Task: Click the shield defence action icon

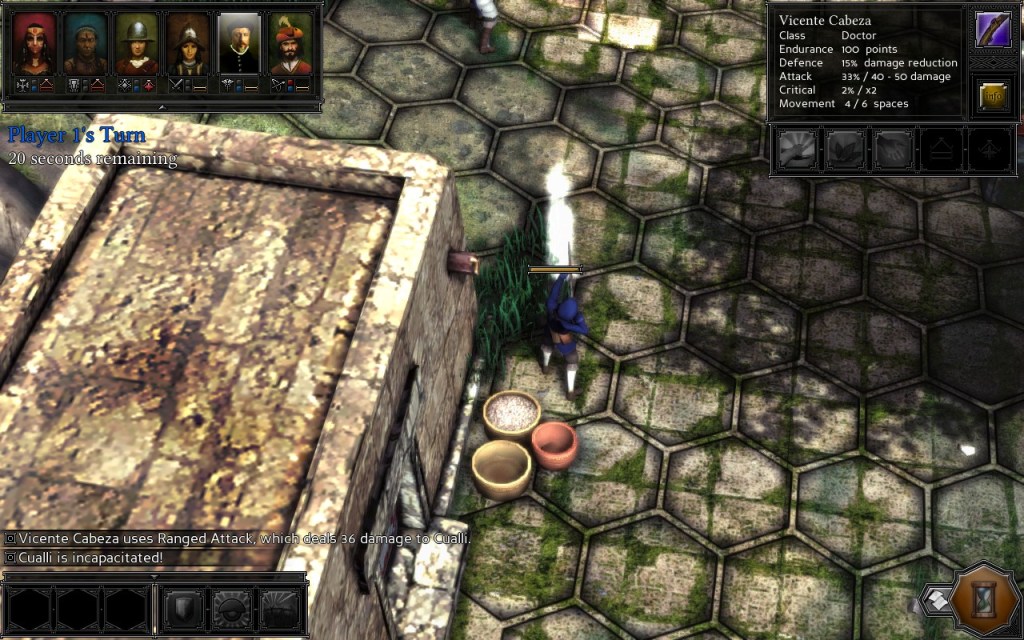Action: (184, 608)
